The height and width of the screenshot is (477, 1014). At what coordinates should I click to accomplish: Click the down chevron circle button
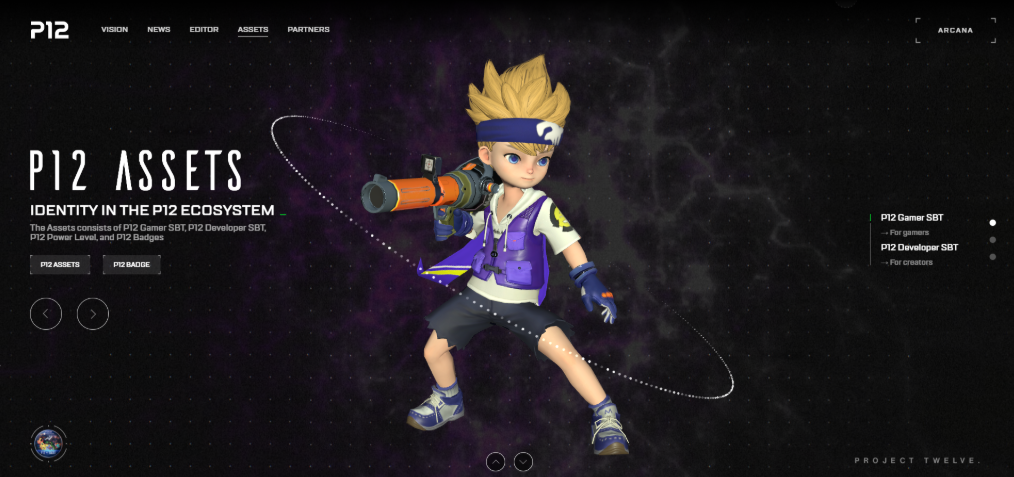[x=523, y=461]
